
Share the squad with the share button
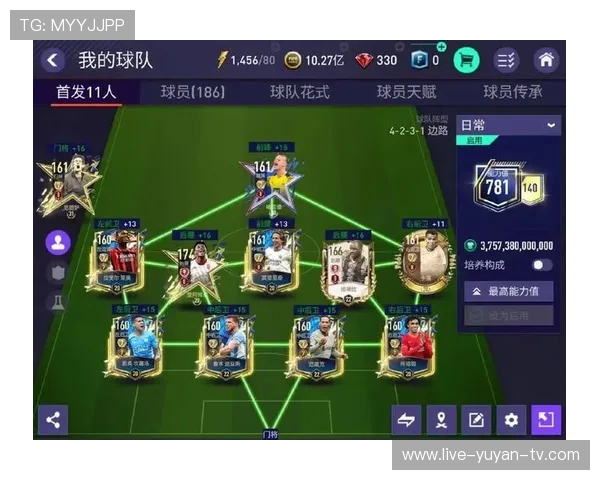pos(53,419)
